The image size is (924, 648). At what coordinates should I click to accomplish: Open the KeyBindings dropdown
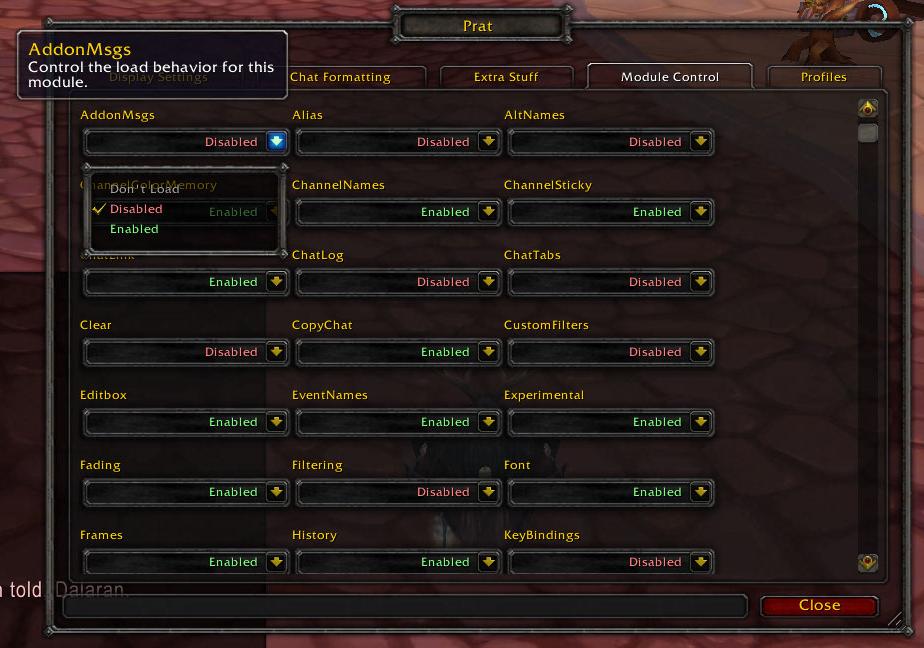(x=700, y=562)
